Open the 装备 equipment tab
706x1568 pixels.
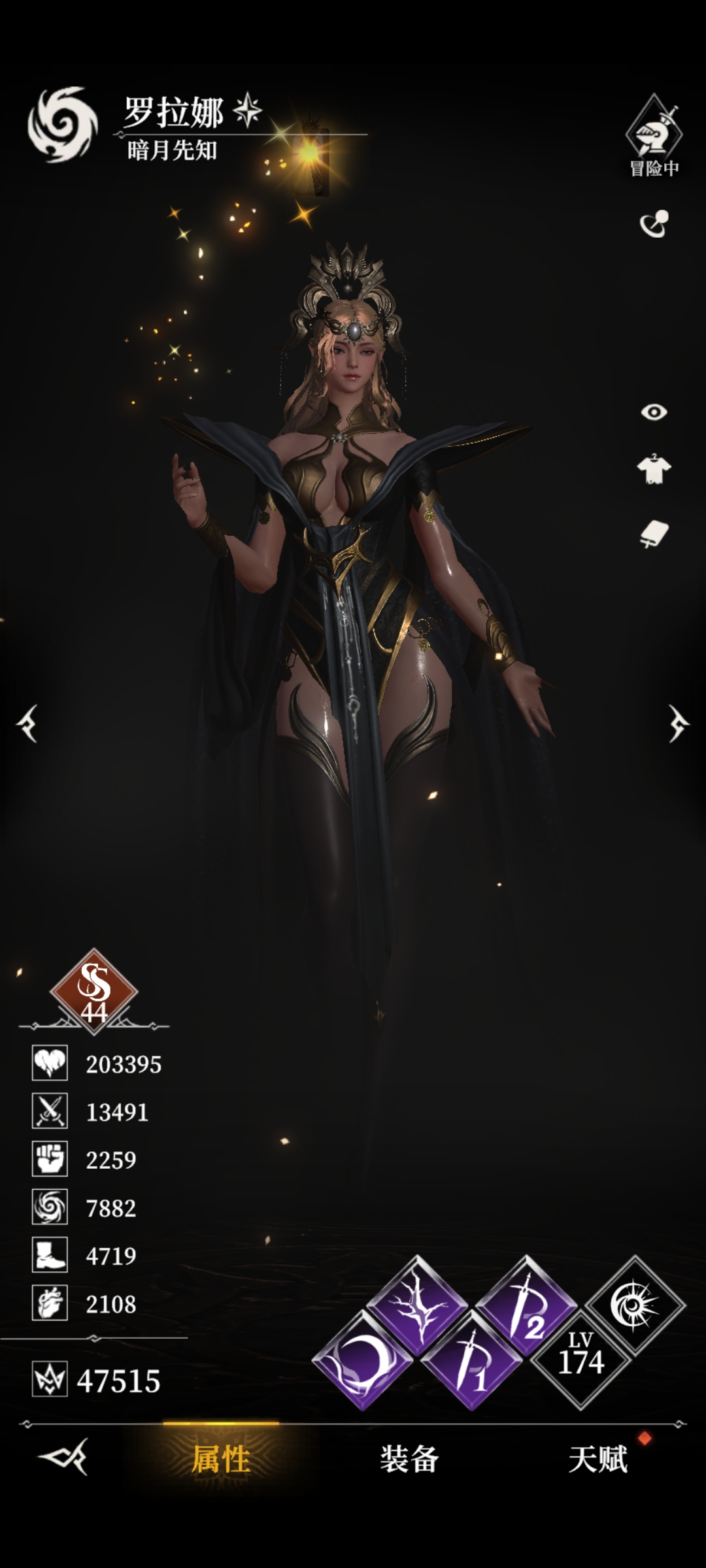pos(409,1460)
